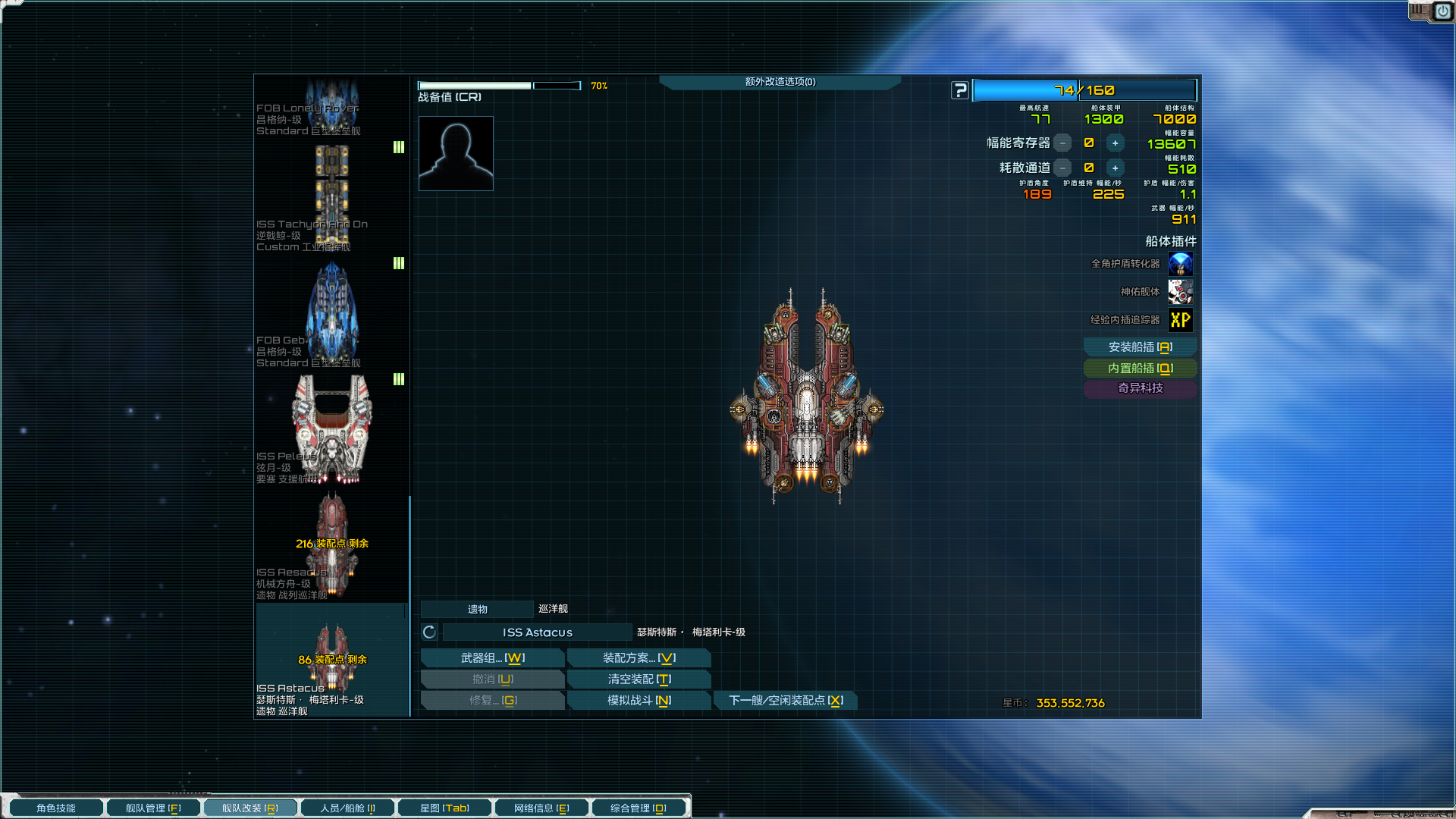Screen dimensions: 1456x819
Task: Click 清空装配 to strip the ship
Action: pyautogui.click(x=639, y=679)
